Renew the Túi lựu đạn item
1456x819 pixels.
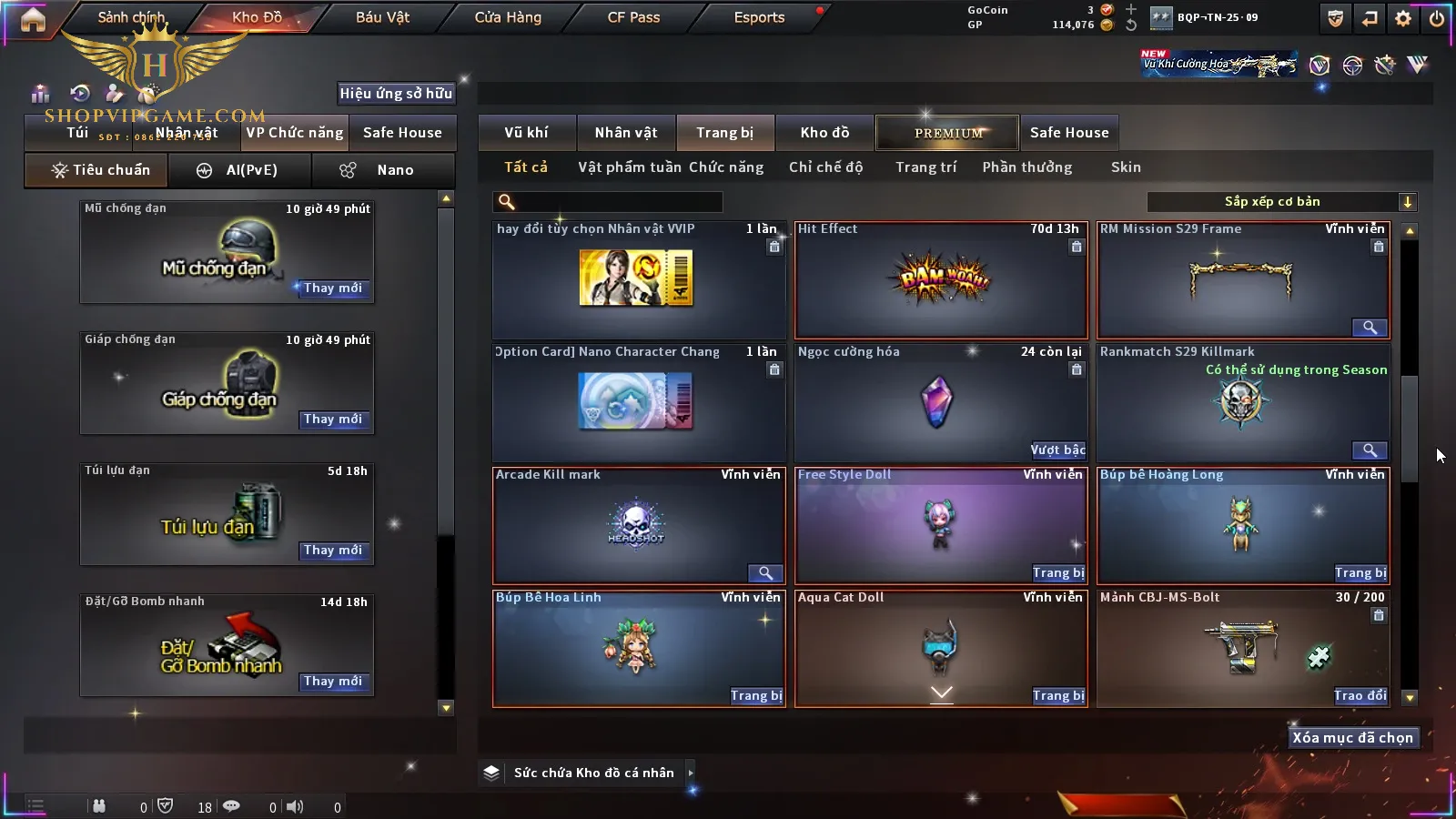333,550
